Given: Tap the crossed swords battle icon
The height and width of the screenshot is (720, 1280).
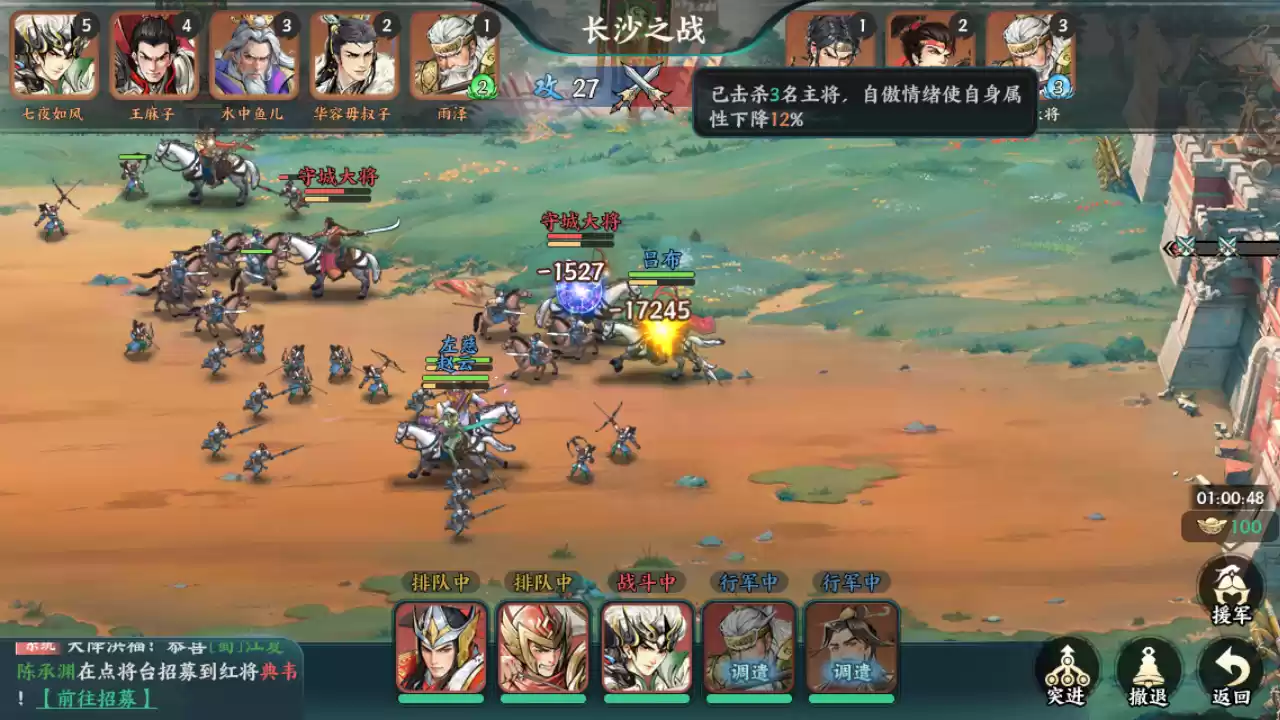Looking at the screenshot, I should [641, 86].
